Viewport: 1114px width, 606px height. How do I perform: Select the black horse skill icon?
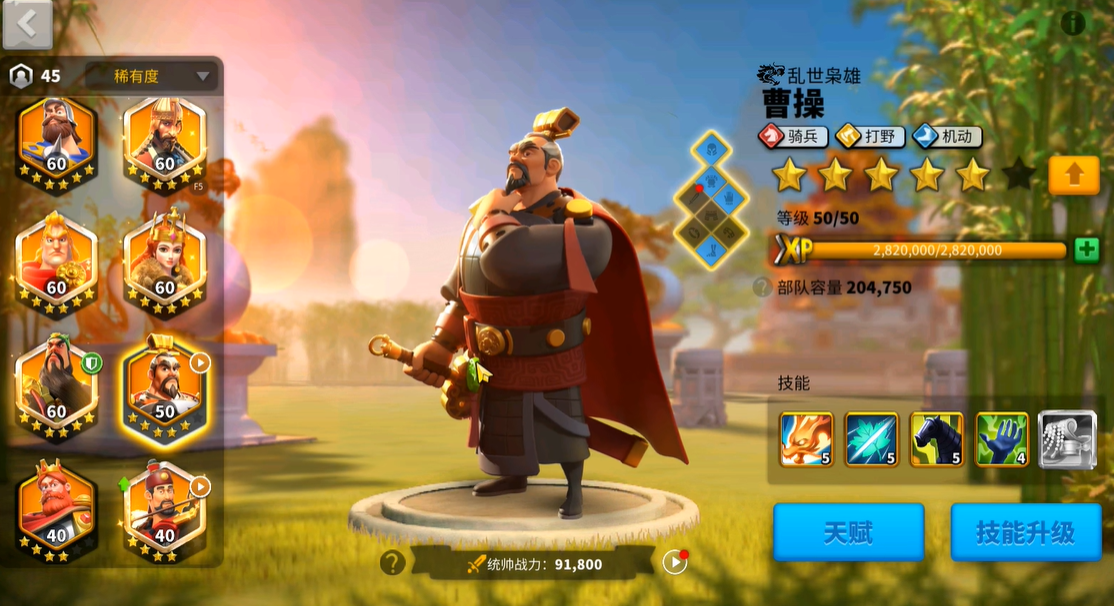tap(937, 440)
